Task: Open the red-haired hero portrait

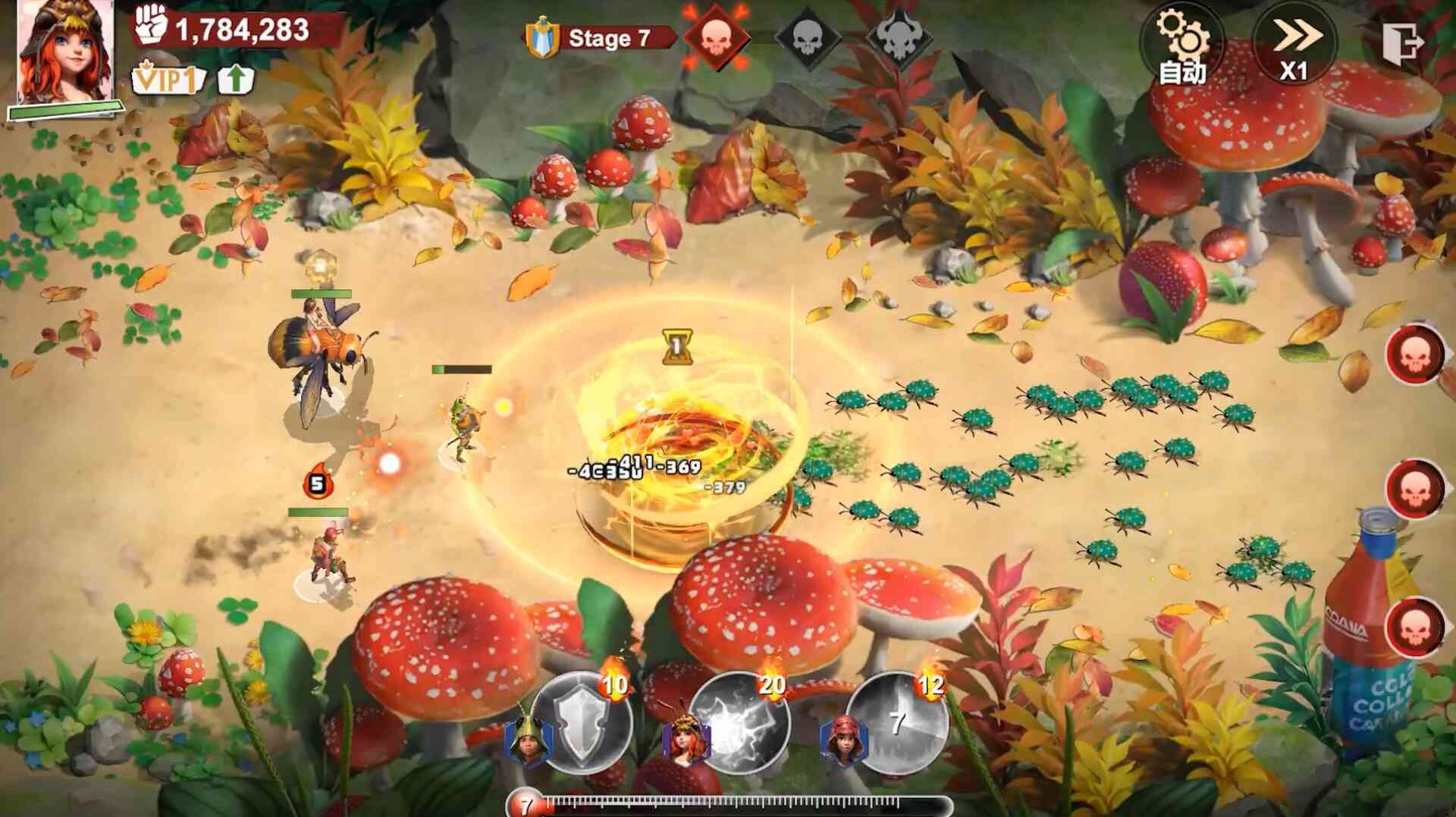Action: pyautogui.click(x=65, y=53)
